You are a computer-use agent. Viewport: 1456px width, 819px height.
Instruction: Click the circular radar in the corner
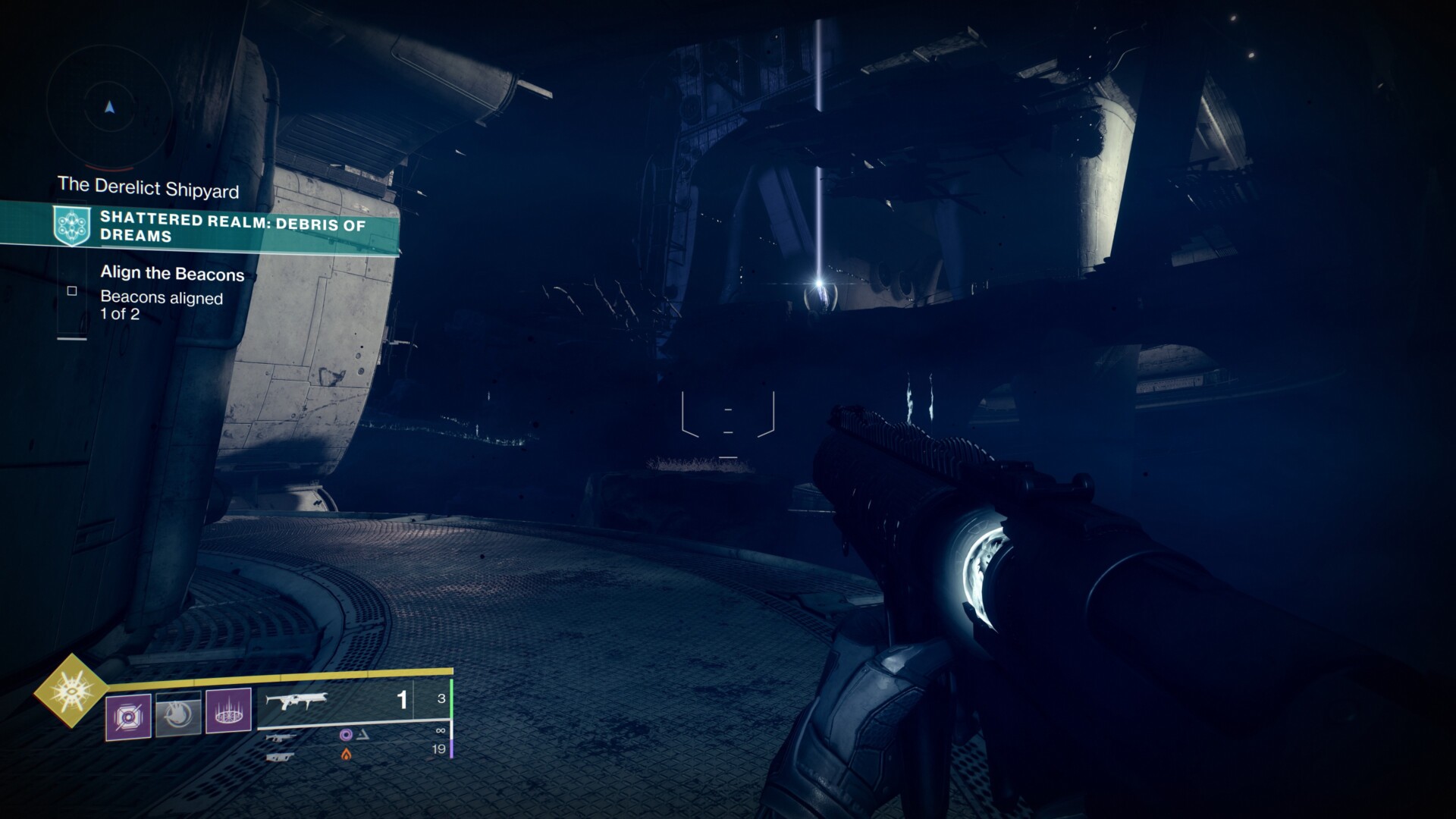110,108
